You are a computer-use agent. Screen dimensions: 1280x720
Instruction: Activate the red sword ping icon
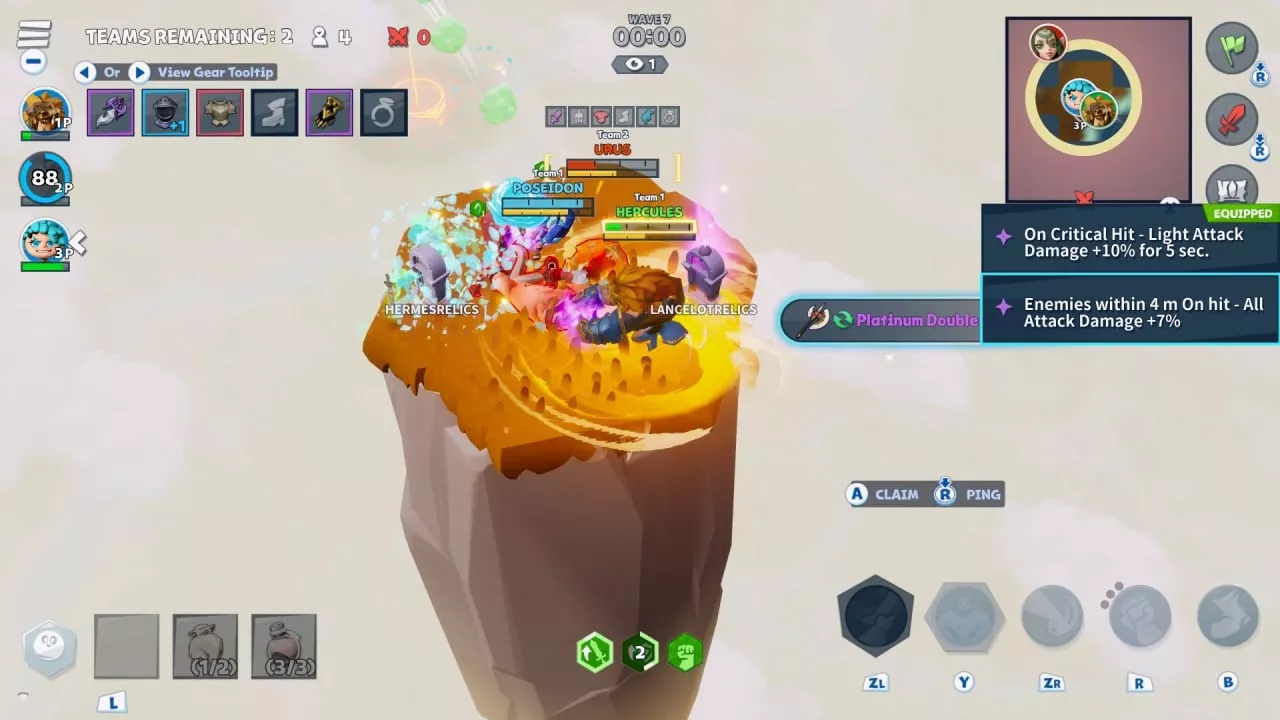(x=1231, y=119)
